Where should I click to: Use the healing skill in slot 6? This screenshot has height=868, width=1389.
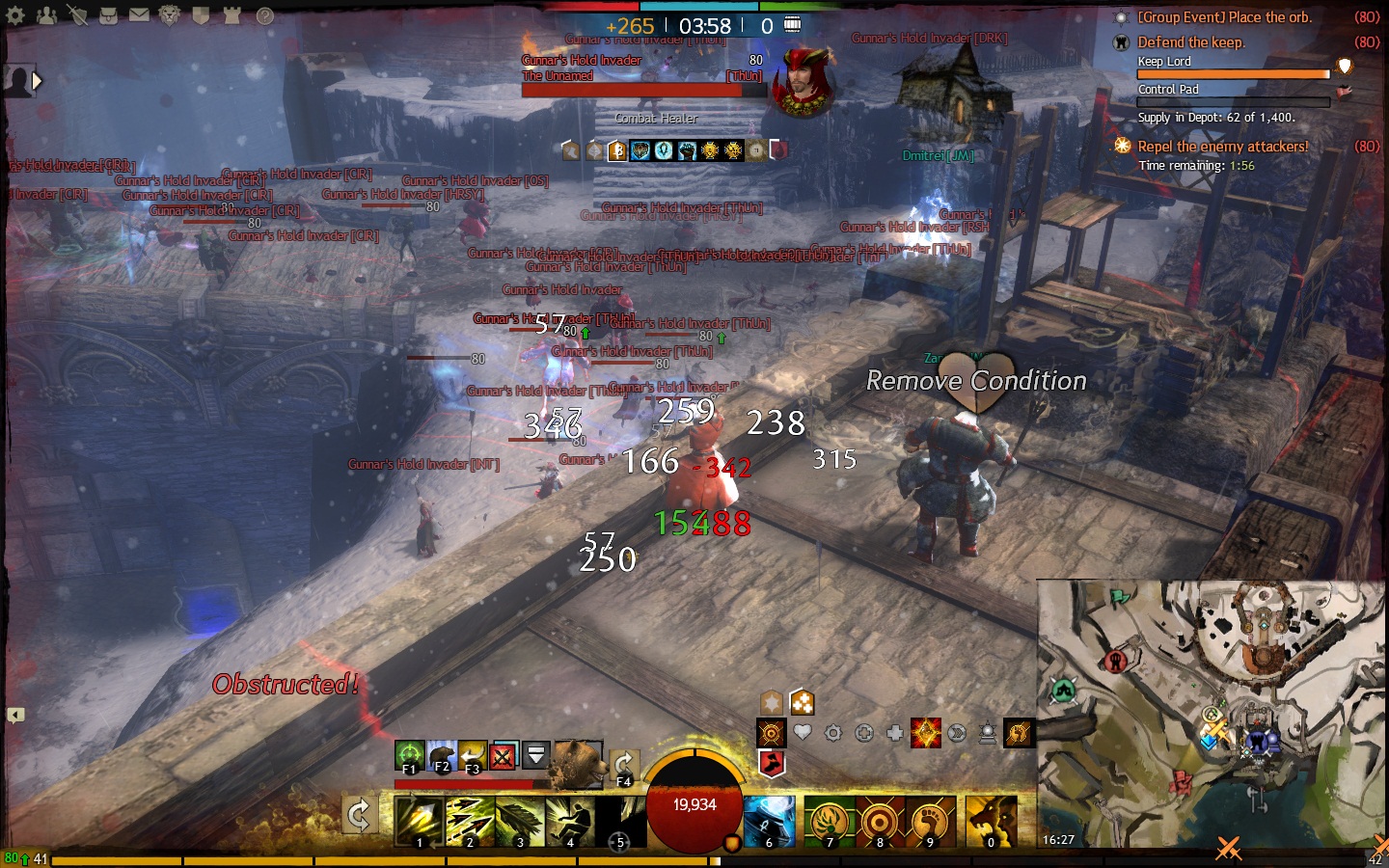pos(769,821)
